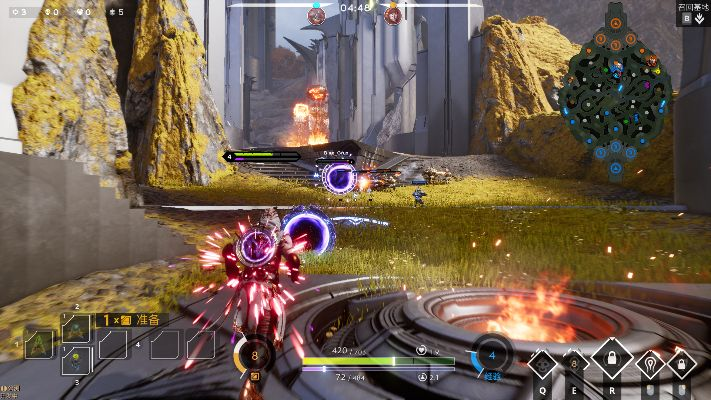Viewport: 711px width, 400px height.
Task: Activate the recall to base icon
Action: click(x=700, y=18)
